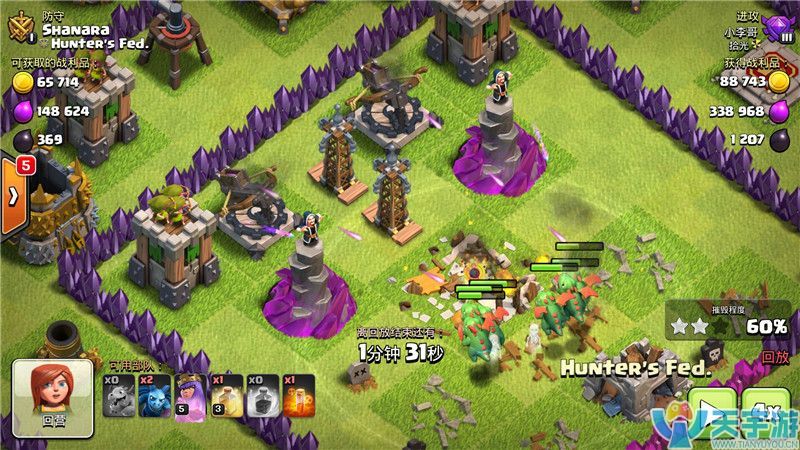The image size is (800, 450).
Task: Choose the Archer Queen hero slot
Action: tap(190, 396)
